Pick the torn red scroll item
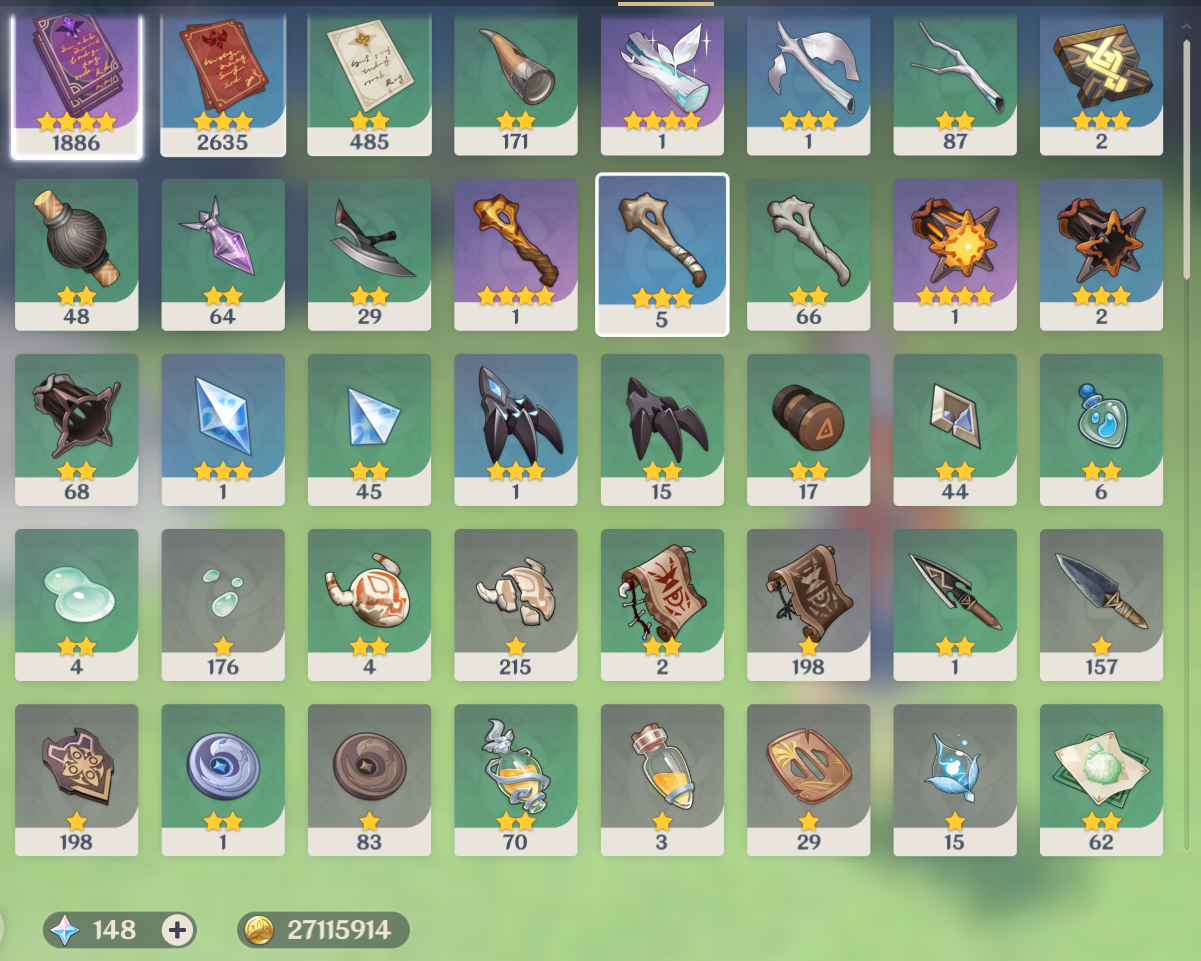 point(661,604)
